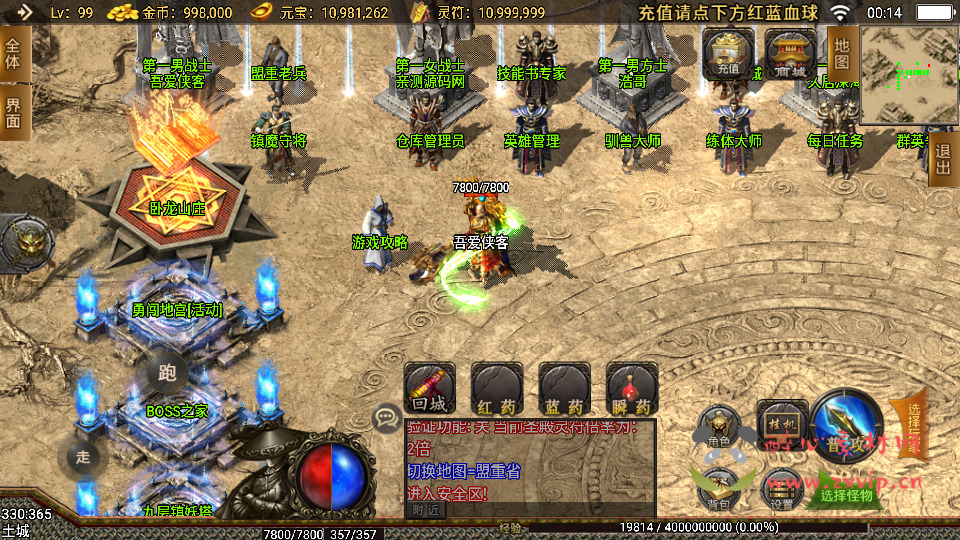Viewport: 960px width, 540px height.
Task: Open the 角色 character sheet
Action: coord(718,427)
